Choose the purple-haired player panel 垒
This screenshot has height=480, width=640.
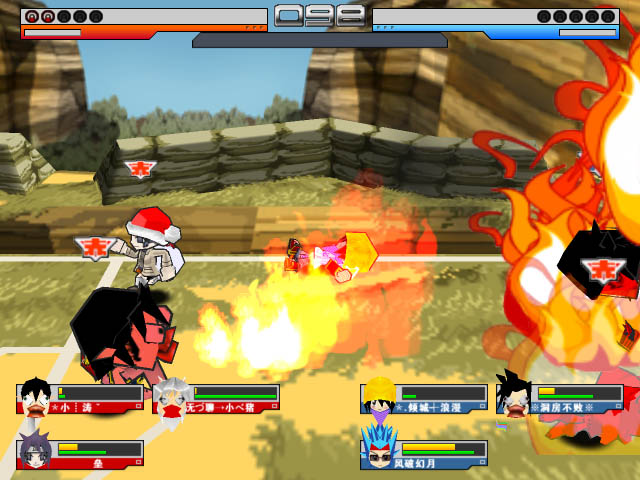[x=80, y=455]
